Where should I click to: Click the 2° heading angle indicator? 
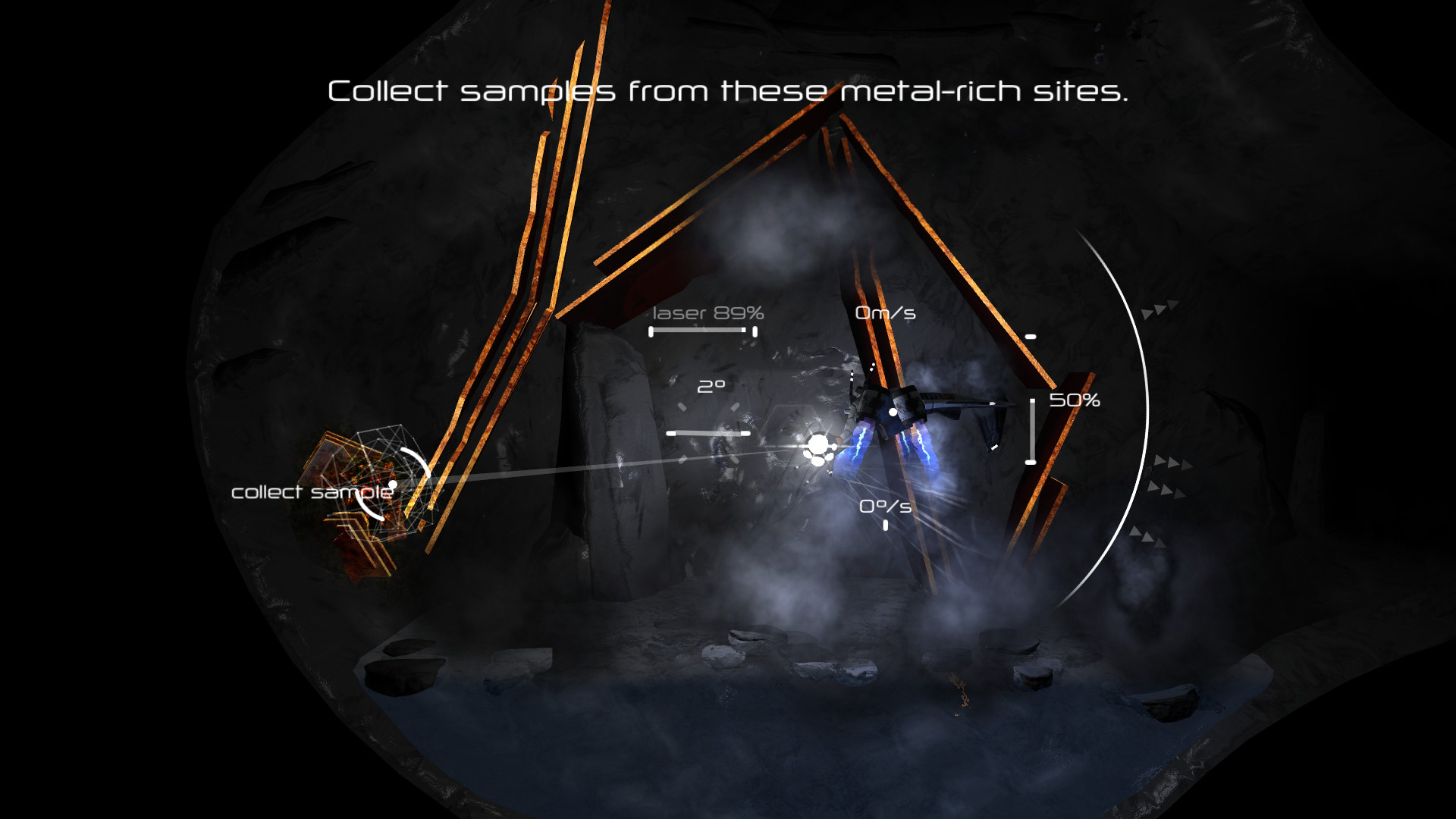click(x=711, y=385)
